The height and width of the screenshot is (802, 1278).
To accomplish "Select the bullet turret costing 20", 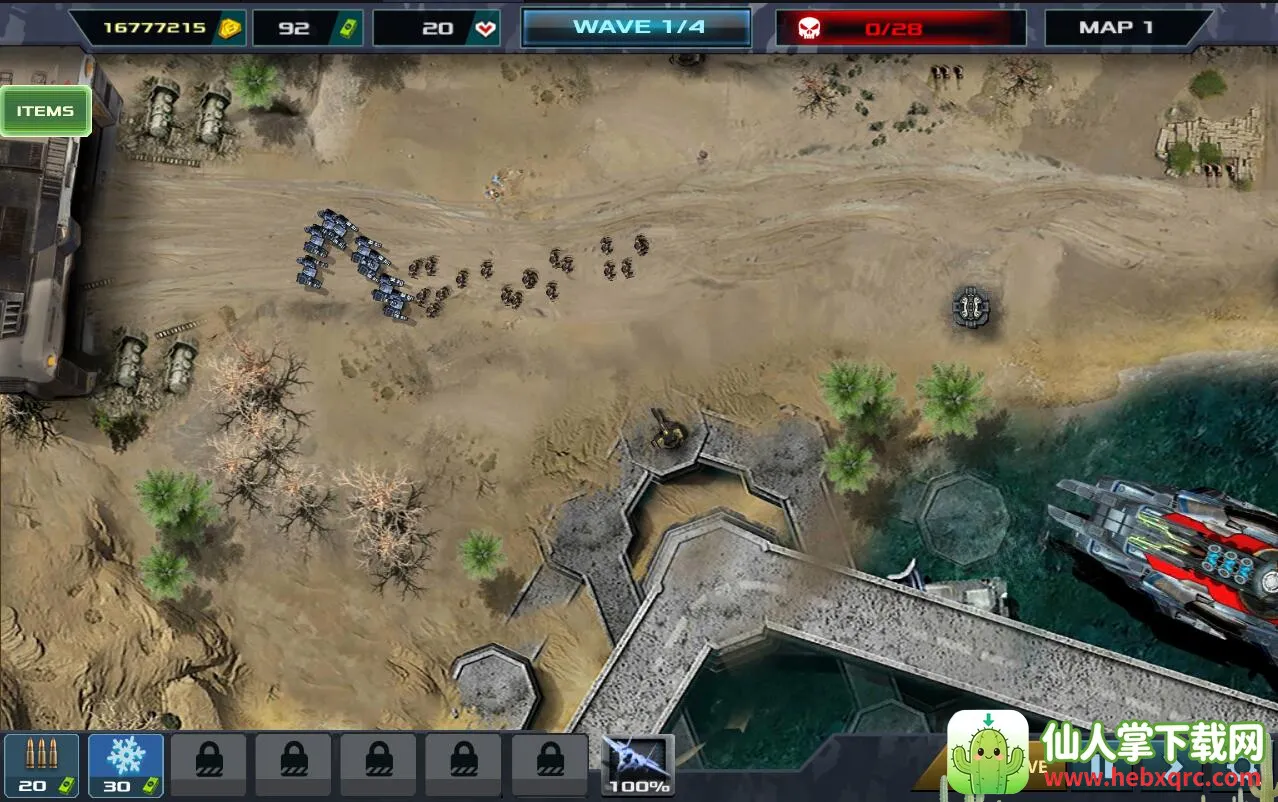I will [41, 765].
